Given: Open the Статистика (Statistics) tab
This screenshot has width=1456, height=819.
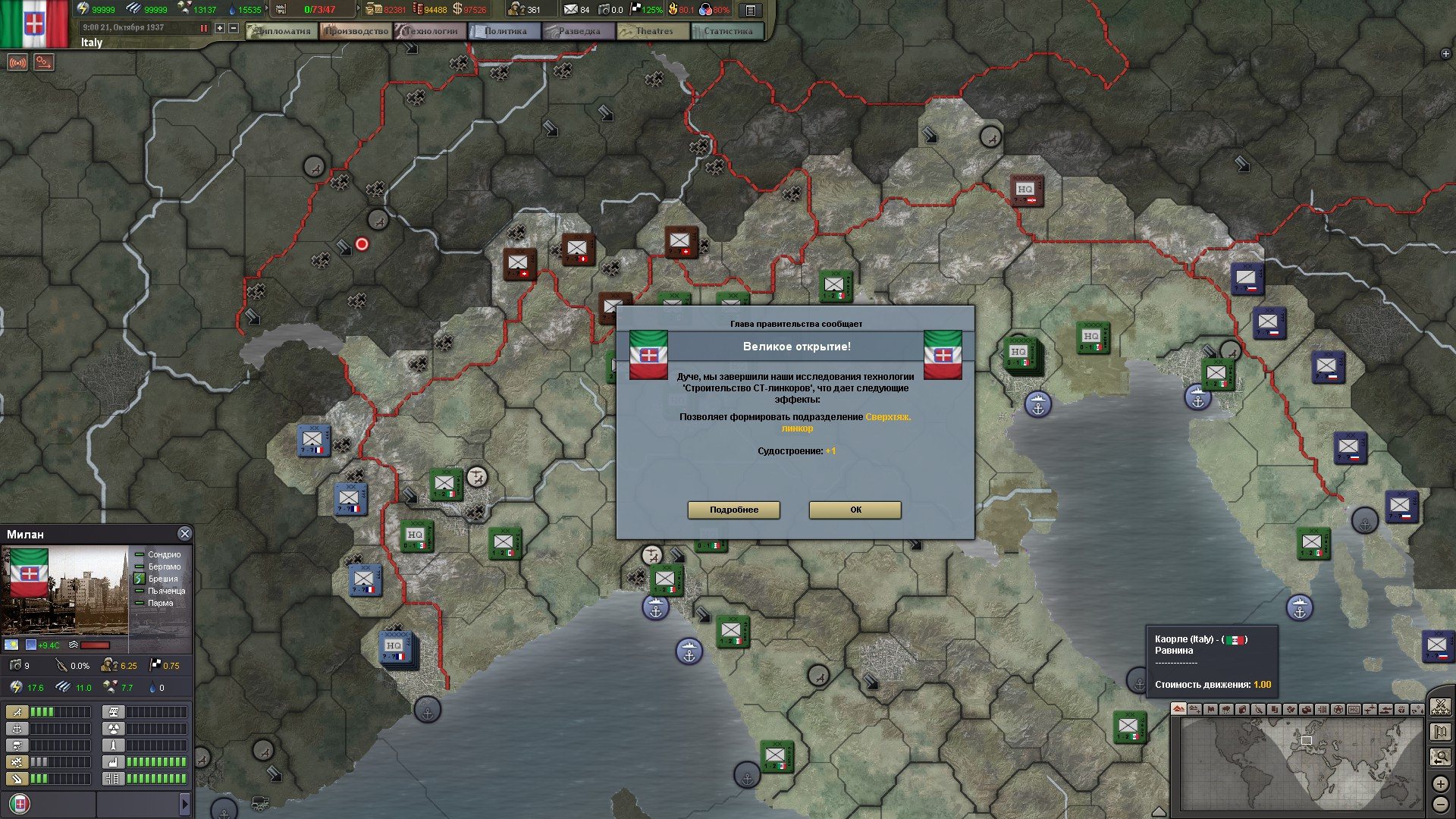Looking at the screenshot, I should click(x=727, y=31).
